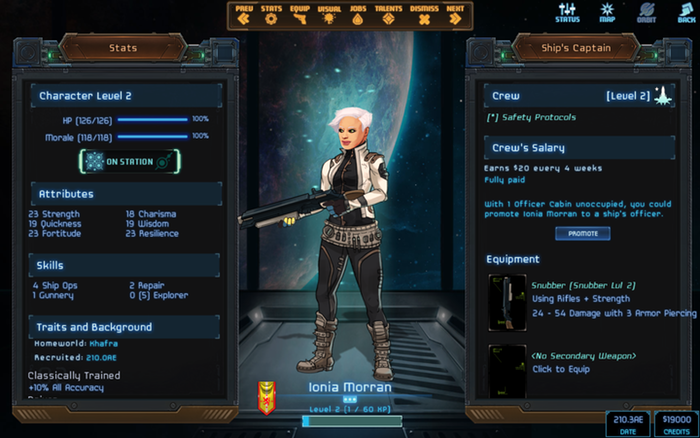Click the yellow rank badge
The width and height of the screenshot is (700, 438).
tap(267, 396)
